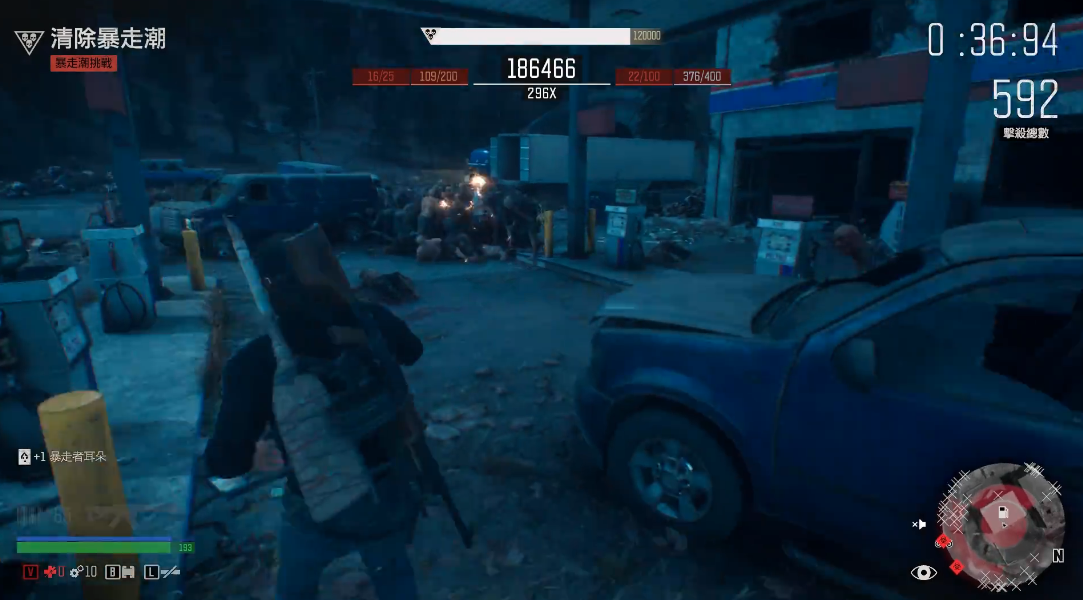The height and width of the screenshot is (600, 1083).
Task: Open the circular minimap
Action: (x=1001, y=523)
